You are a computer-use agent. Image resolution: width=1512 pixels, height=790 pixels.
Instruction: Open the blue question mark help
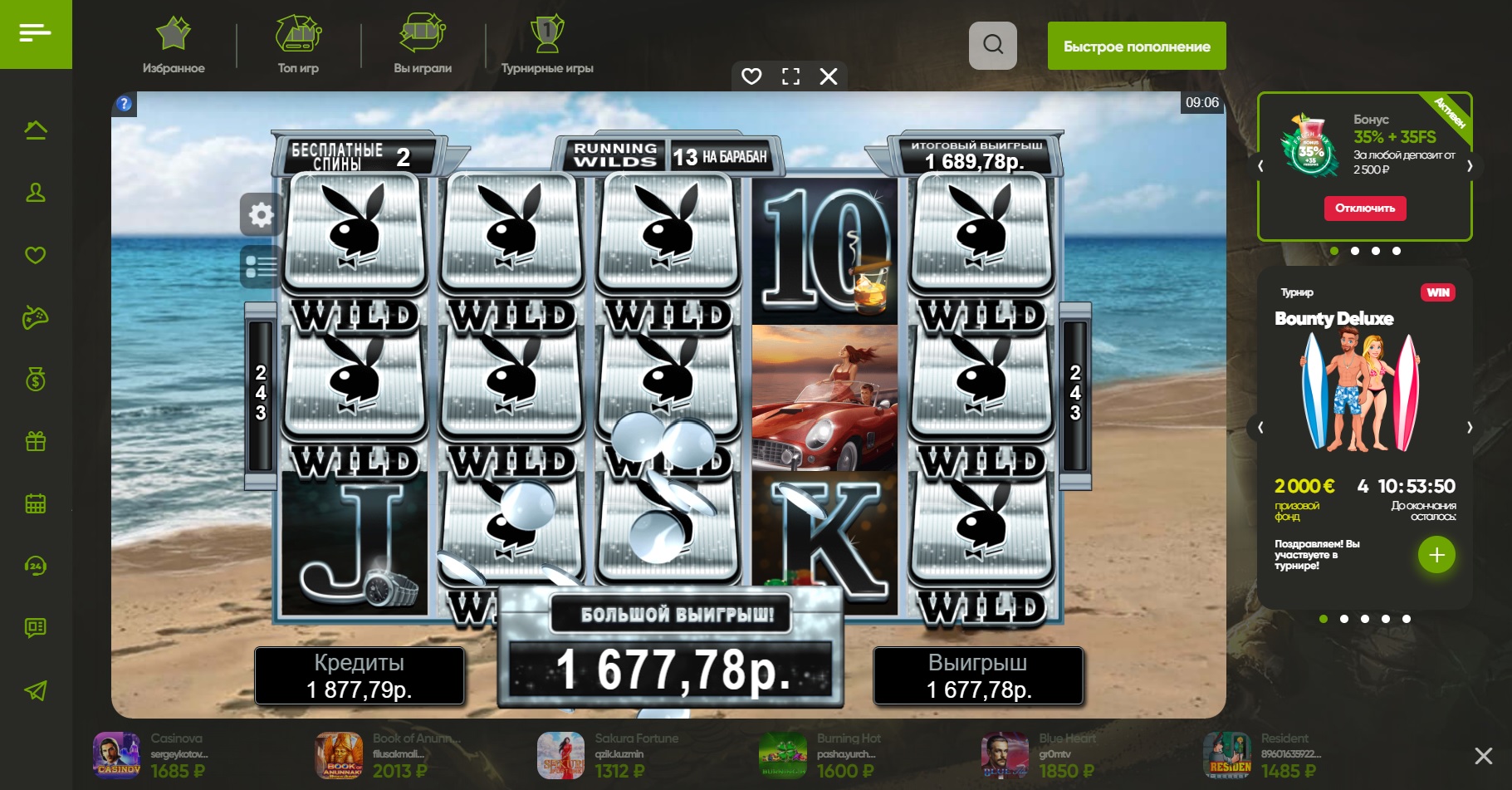124,104
